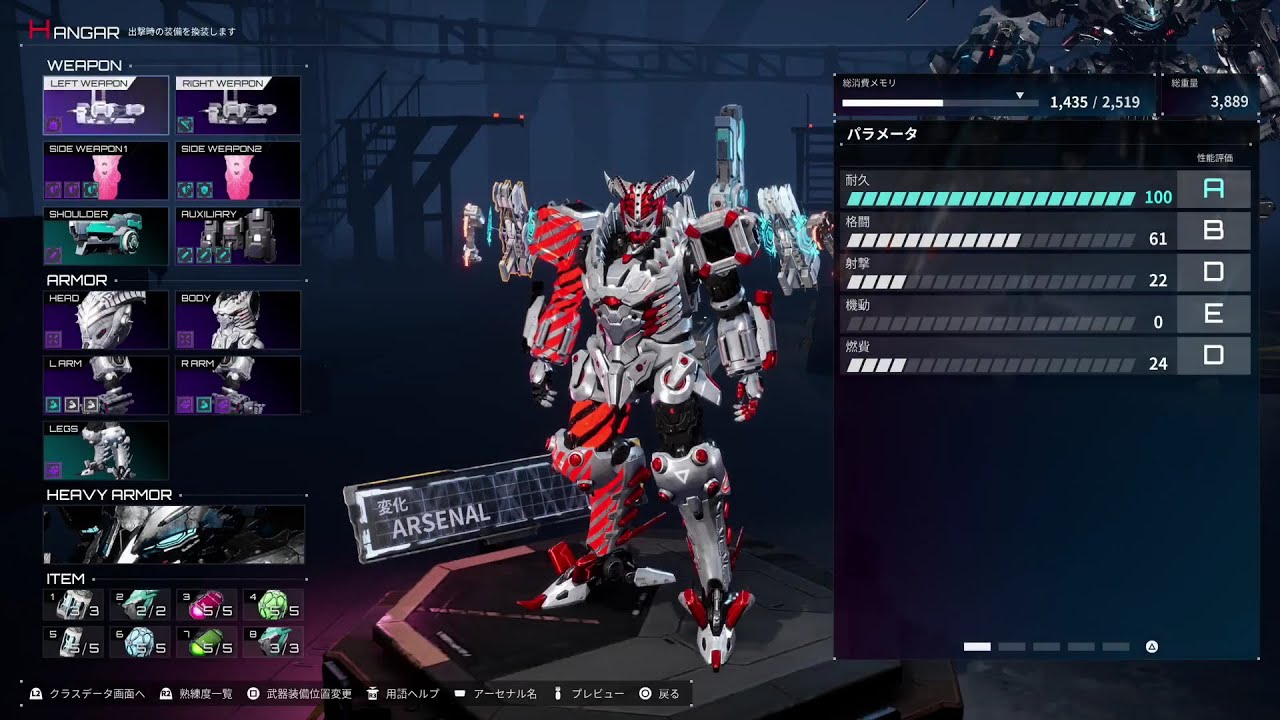
Task: Select the Head armor slot
Action: (x=106, y=320)
